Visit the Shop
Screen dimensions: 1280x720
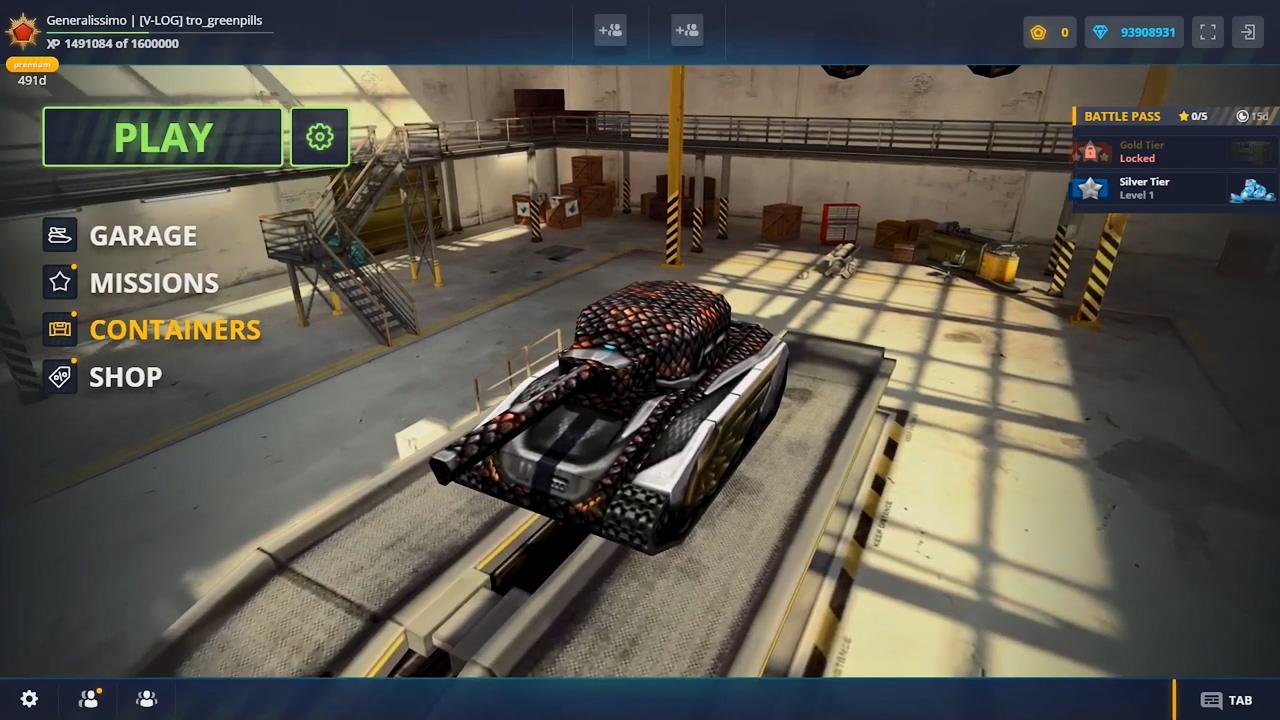(x=125, y=377)
